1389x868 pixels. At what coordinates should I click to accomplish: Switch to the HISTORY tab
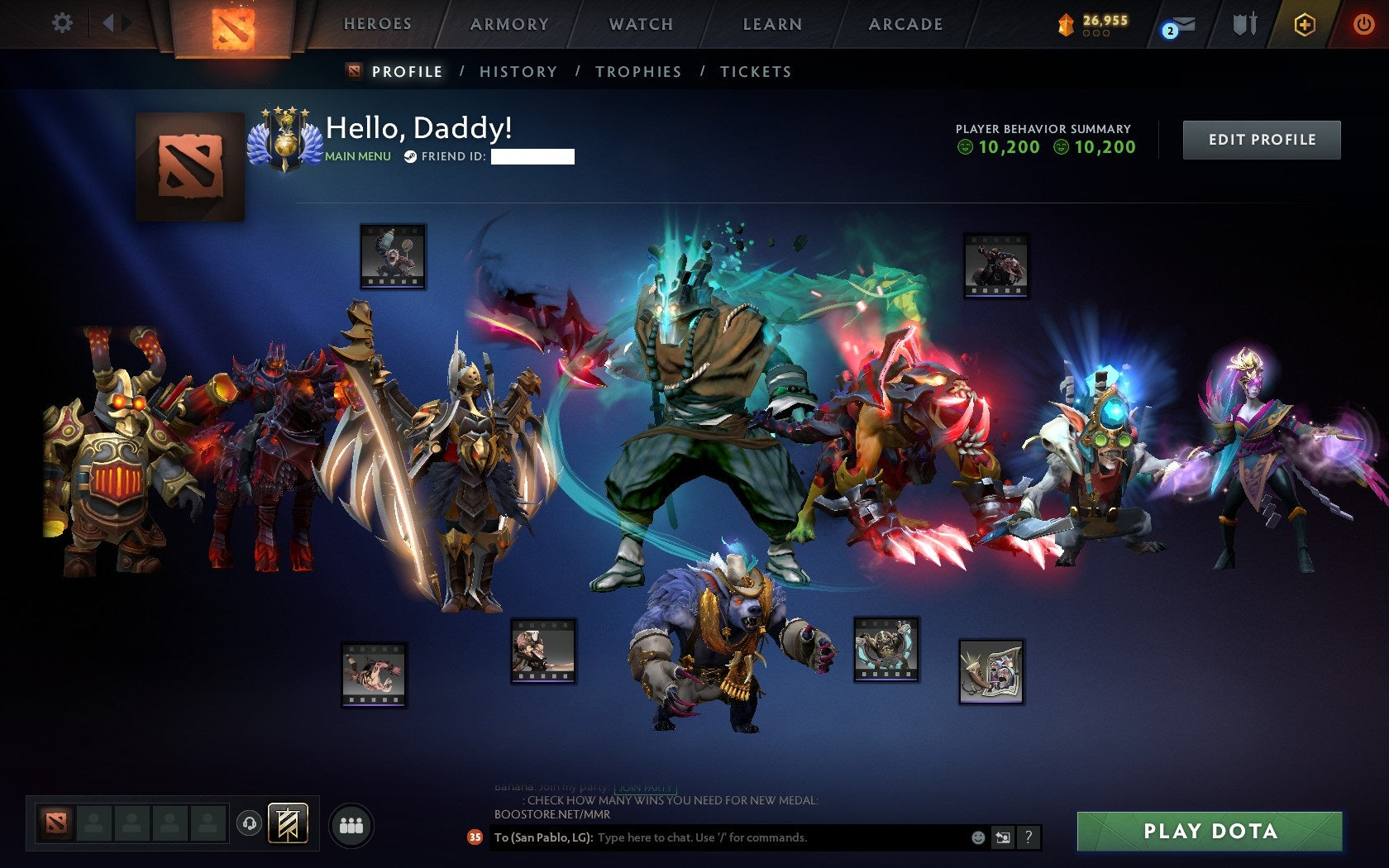[517, 72]
